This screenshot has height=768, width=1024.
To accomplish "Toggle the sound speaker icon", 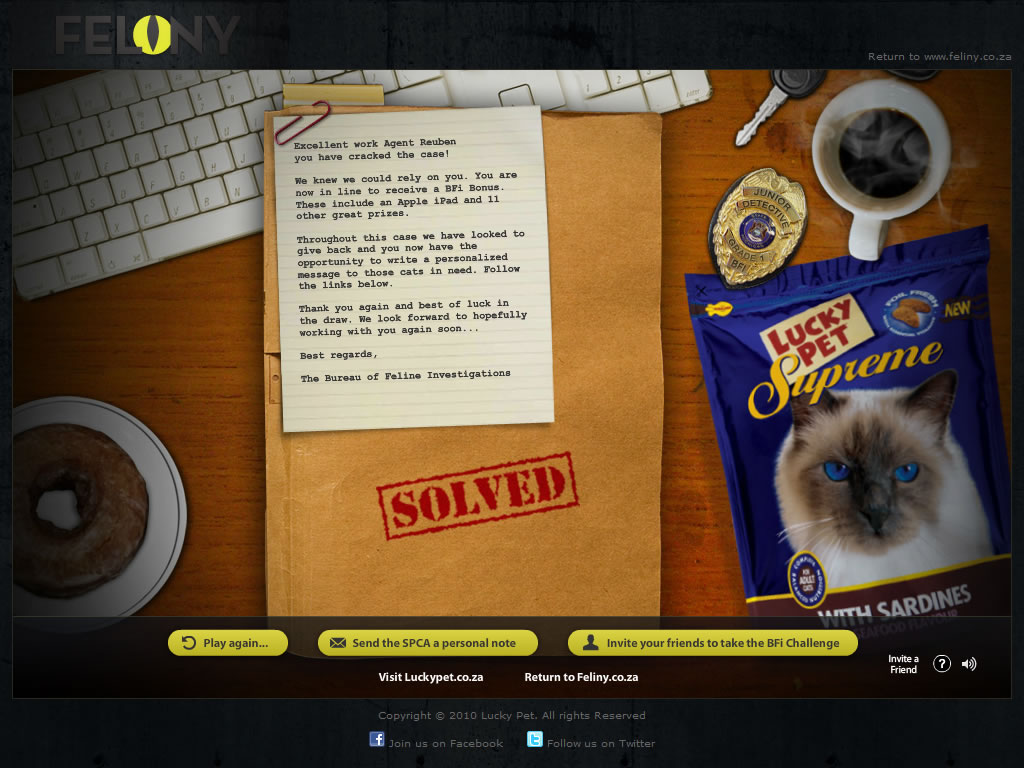I will pos(969,664).
